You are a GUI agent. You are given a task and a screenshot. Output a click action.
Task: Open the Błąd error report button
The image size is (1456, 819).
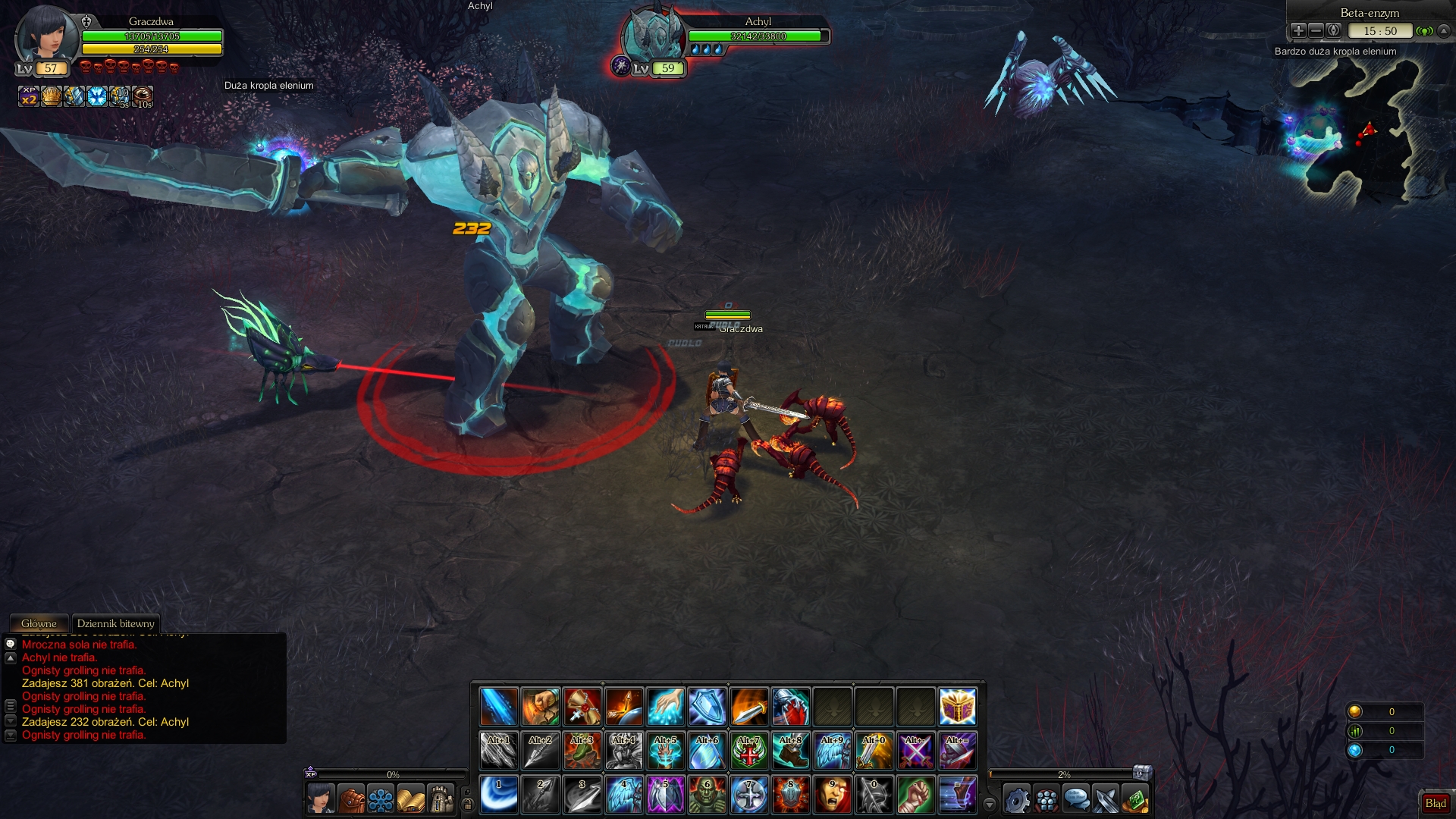[x=1435, y=803]
